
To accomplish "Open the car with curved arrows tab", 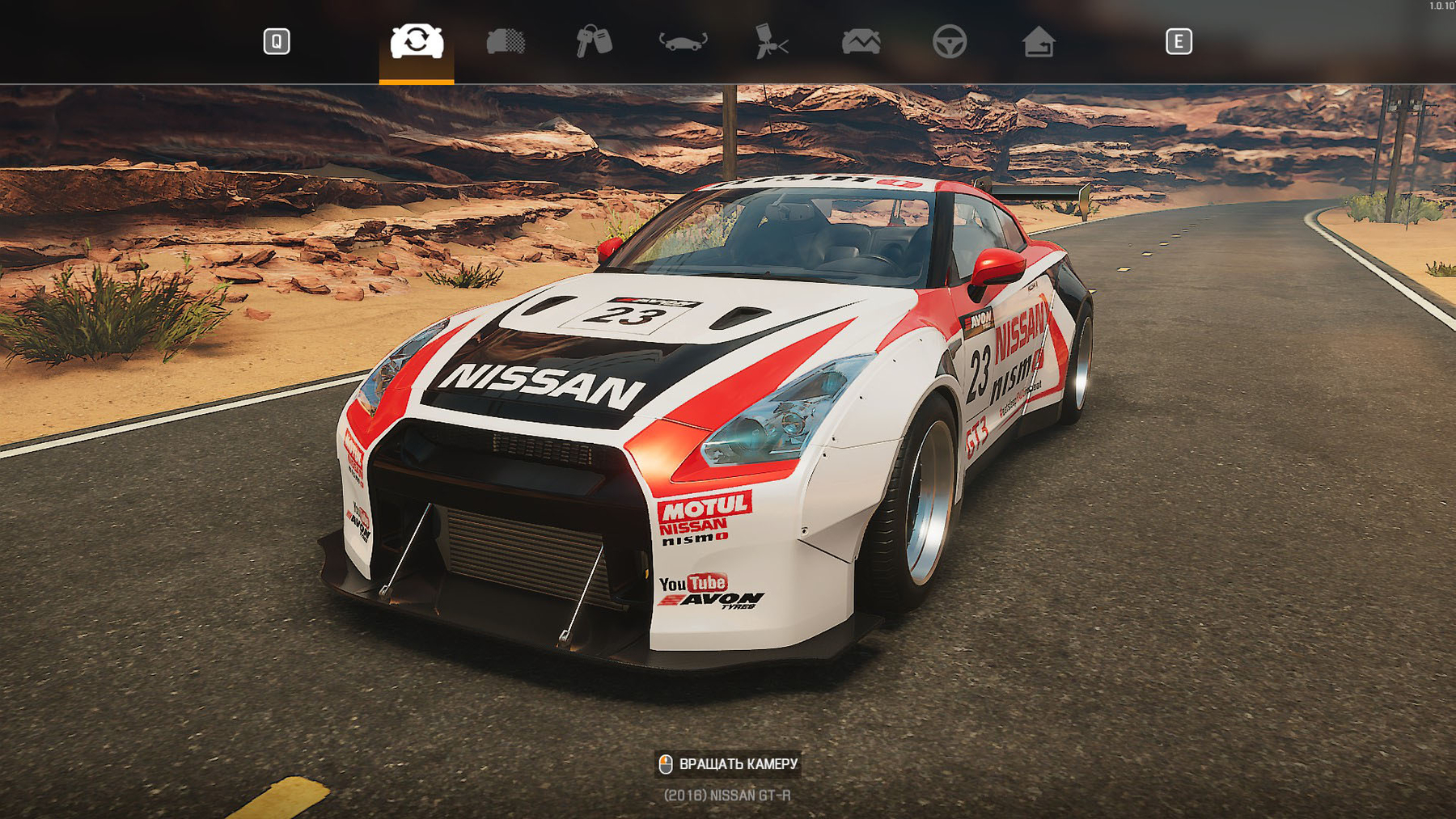I will pyautogui.click(x=684, y=41).
